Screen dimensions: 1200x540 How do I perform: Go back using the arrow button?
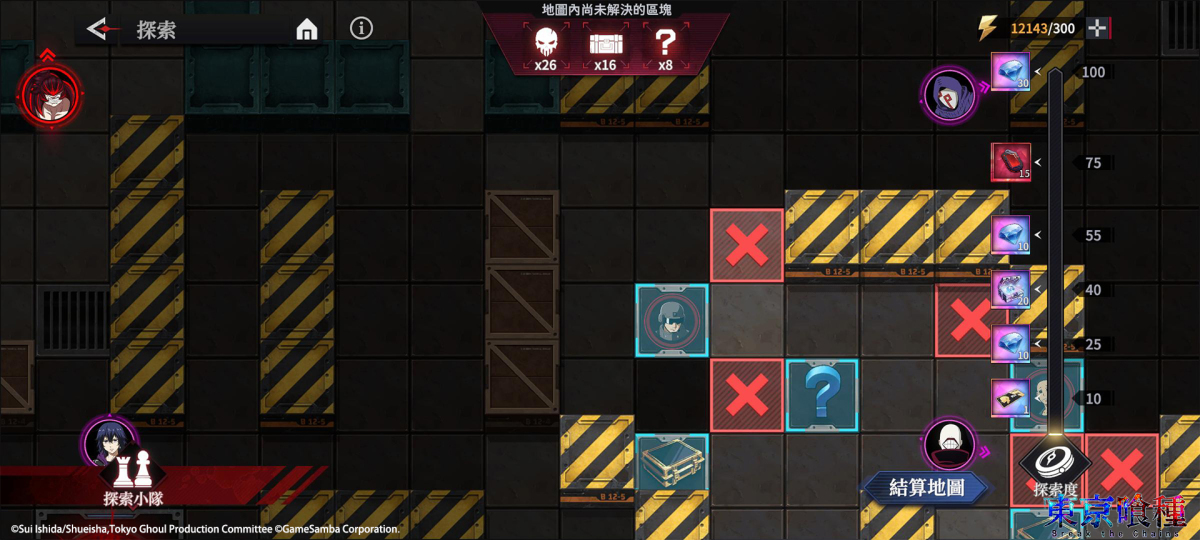98,29
